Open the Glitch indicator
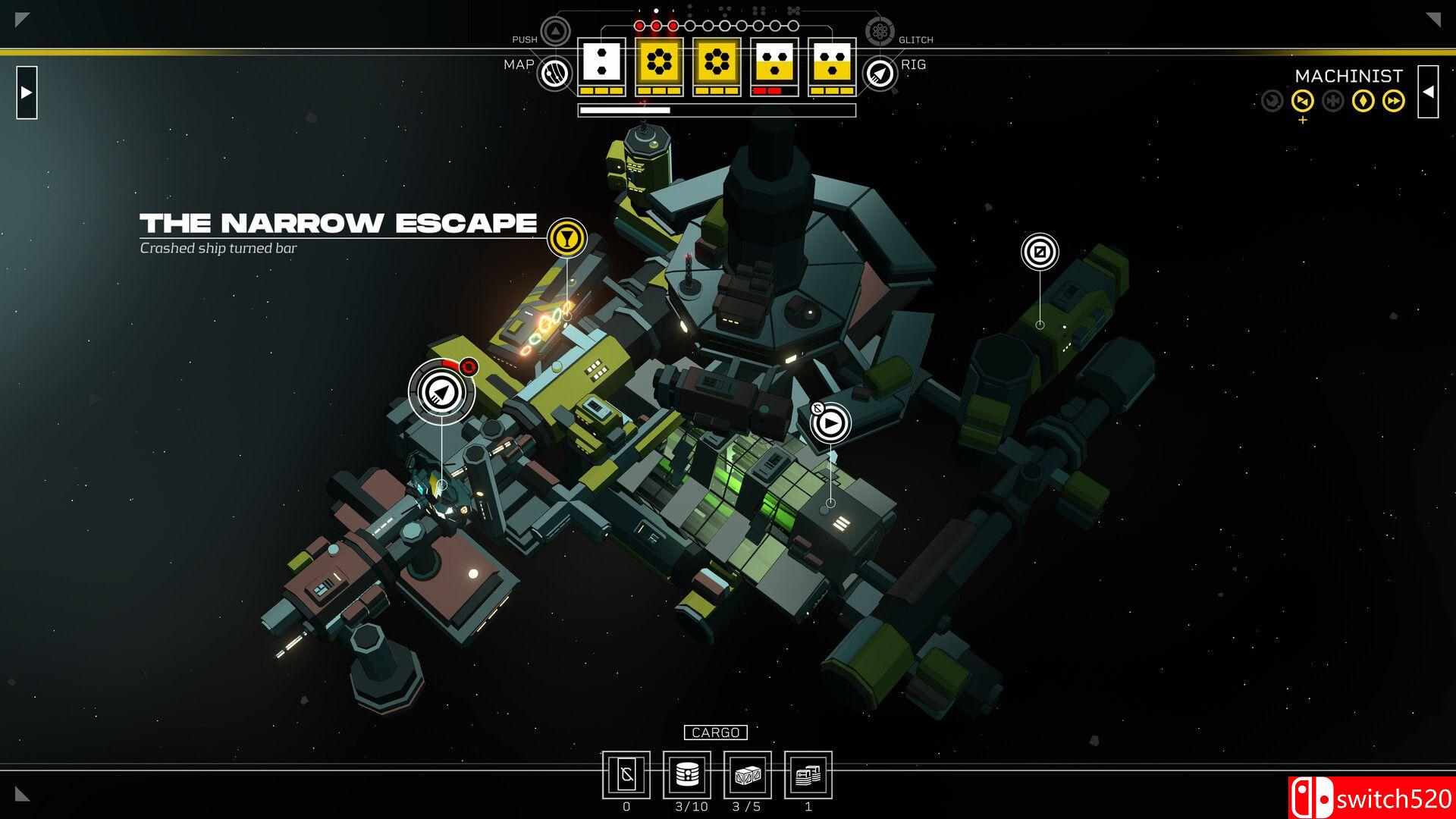1456x819 pixels. (880, 32)
